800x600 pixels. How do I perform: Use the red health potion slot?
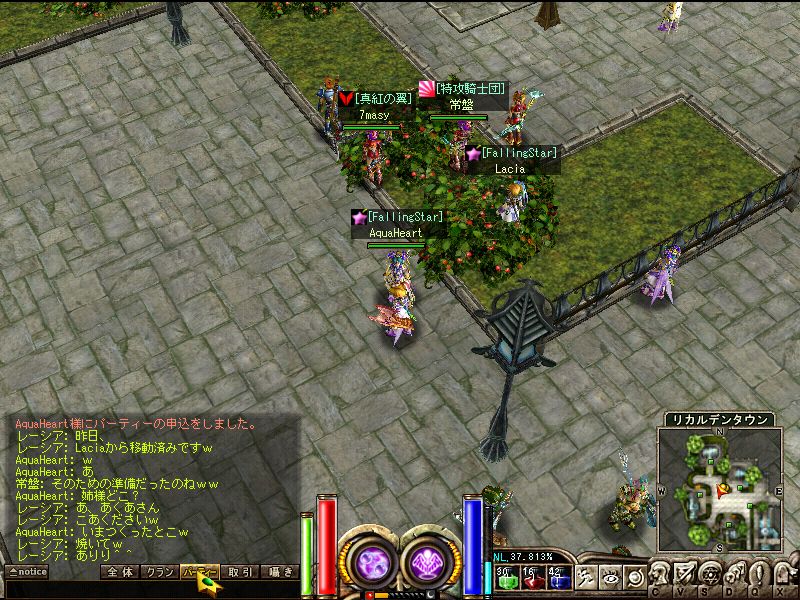tap(531, 577)
